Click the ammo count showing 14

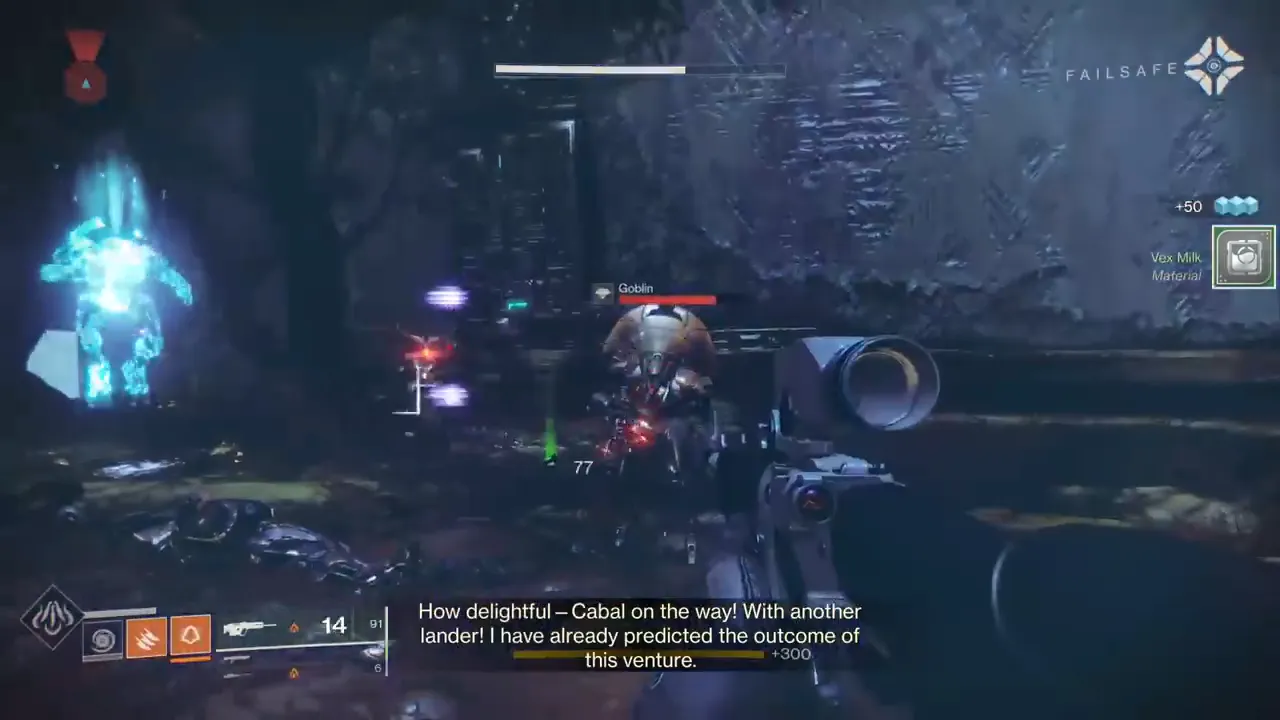tap(334, 624)
